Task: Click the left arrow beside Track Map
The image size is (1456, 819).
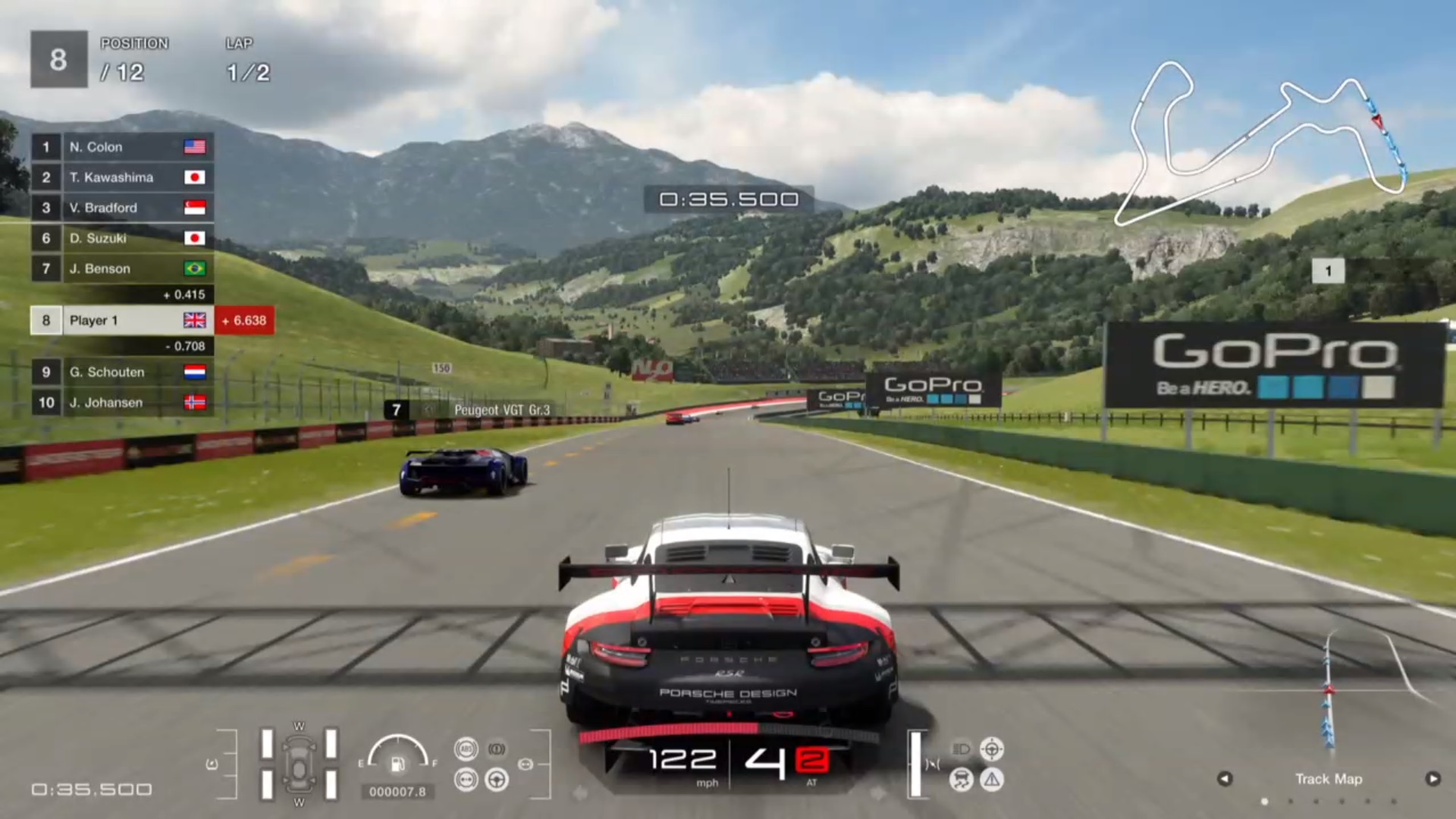Action: (1225, 779)
